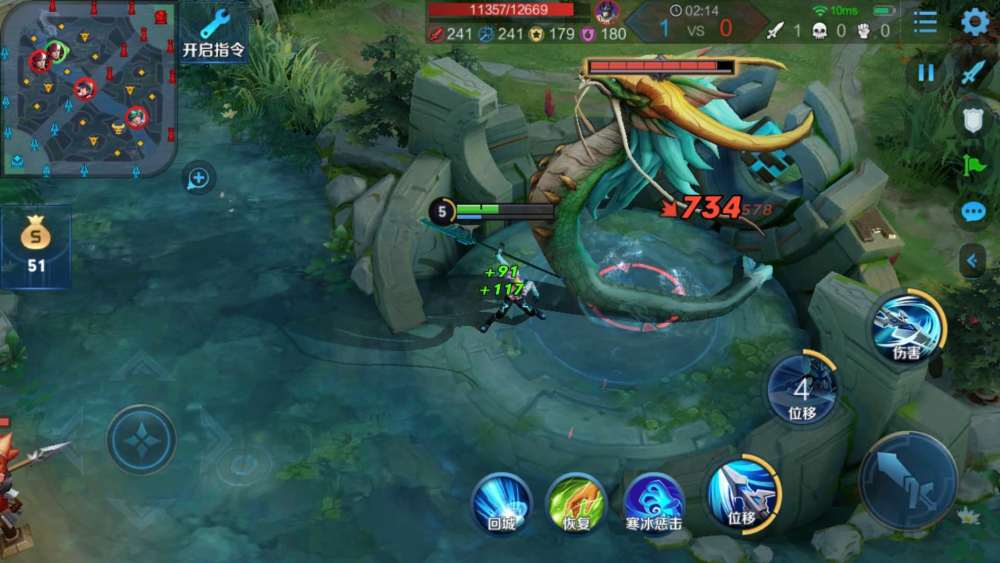
Task: Tap the white shield signal icon
Action: coord(973,119)
